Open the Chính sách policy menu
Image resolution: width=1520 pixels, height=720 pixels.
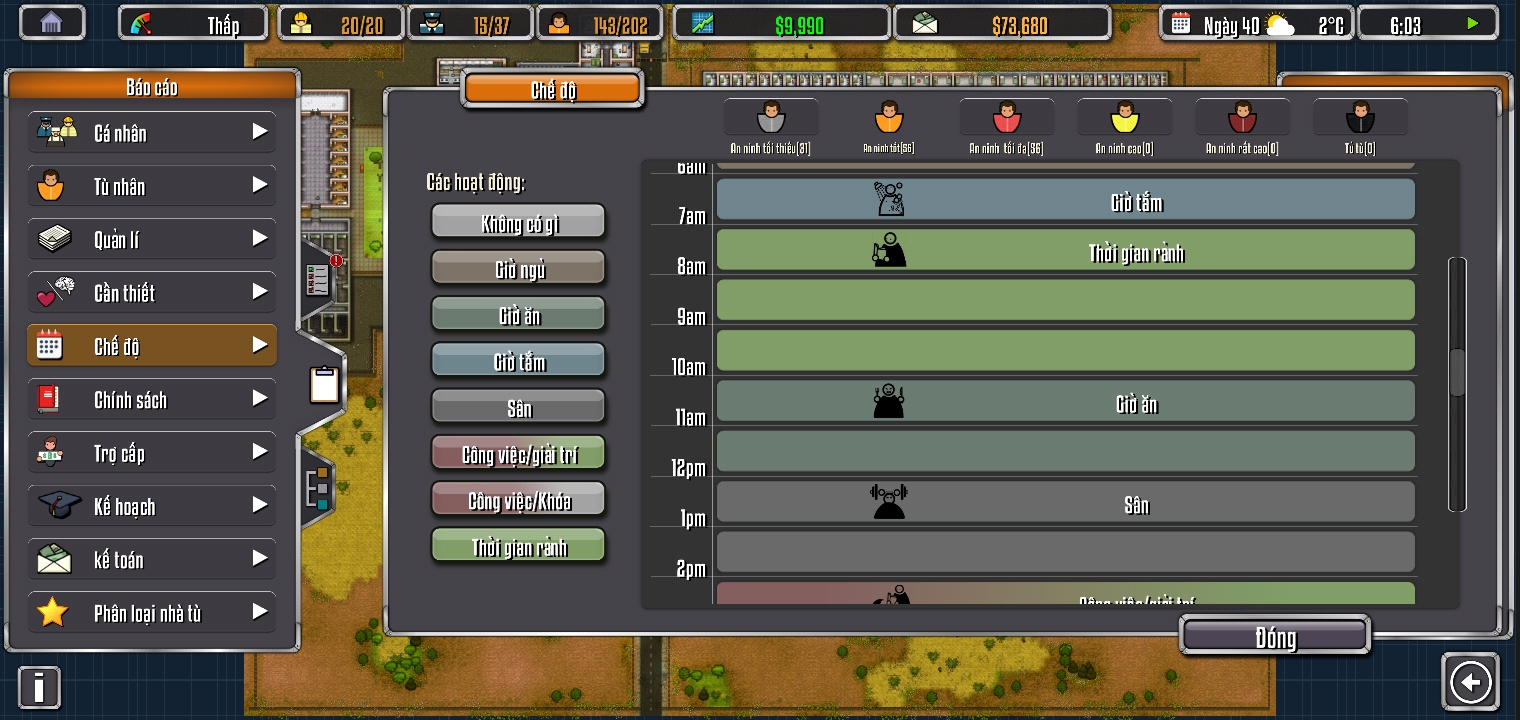point(151,399)
